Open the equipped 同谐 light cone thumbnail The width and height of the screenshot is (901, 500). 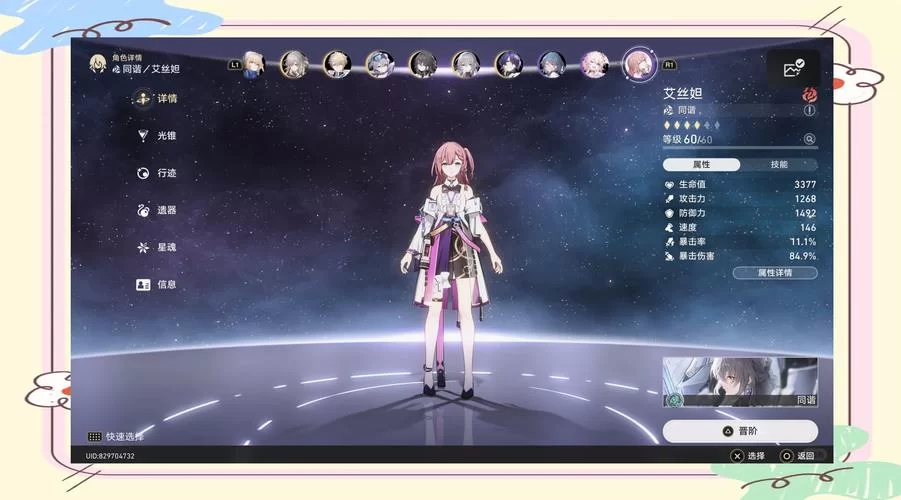[x=740, y=382]
